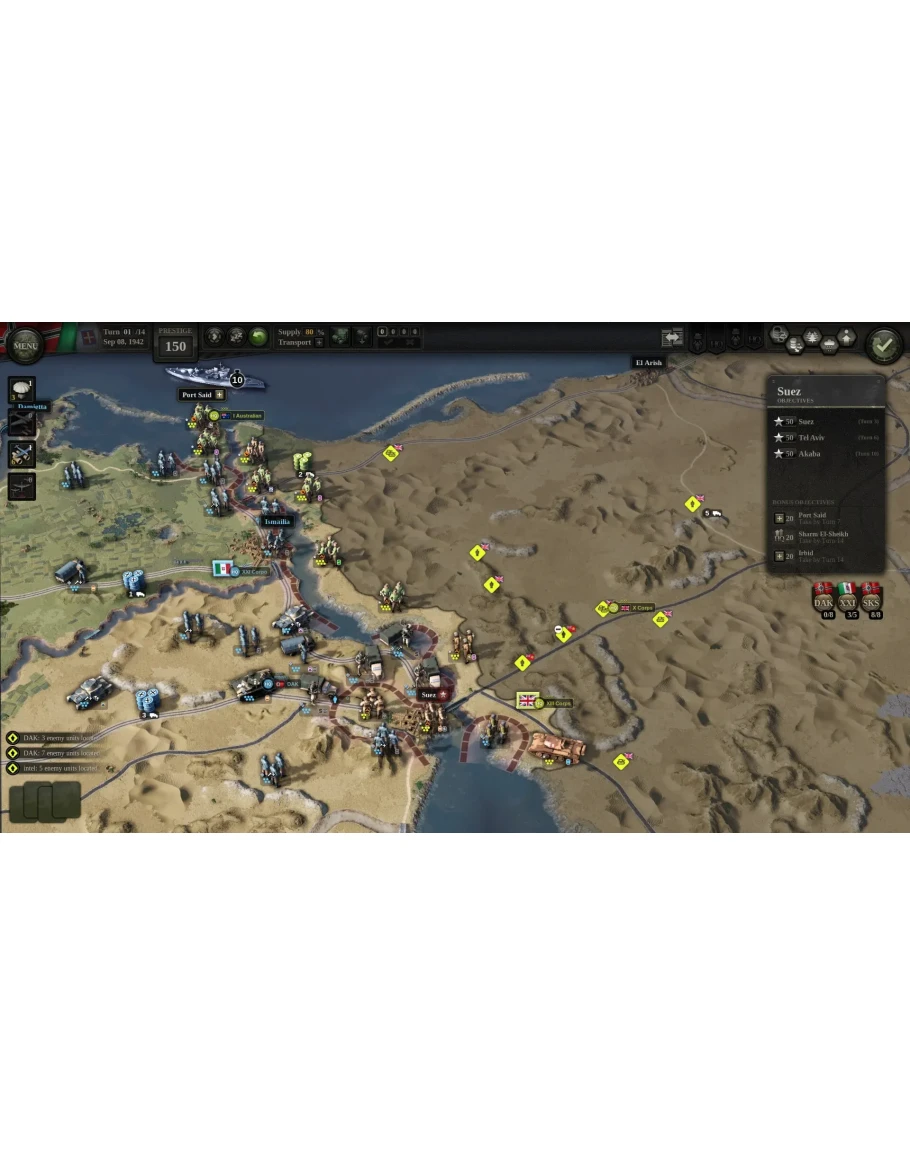Click the swap arrows panel button
The image size is (910, 1155).
coord(671,338)
